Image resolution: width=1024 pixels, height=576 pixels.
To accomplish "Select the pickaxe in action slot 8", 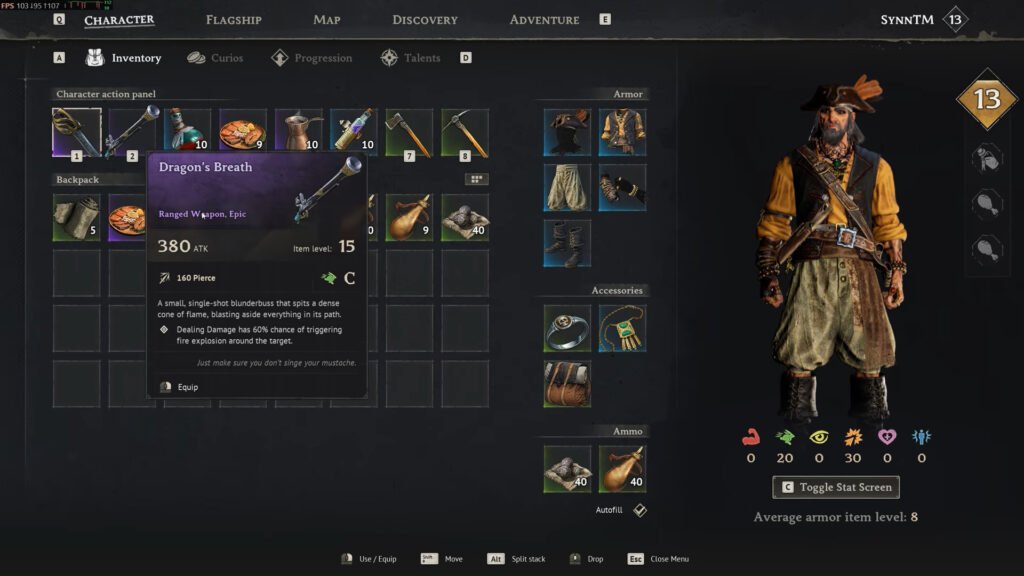I will (x=465, y=133).
